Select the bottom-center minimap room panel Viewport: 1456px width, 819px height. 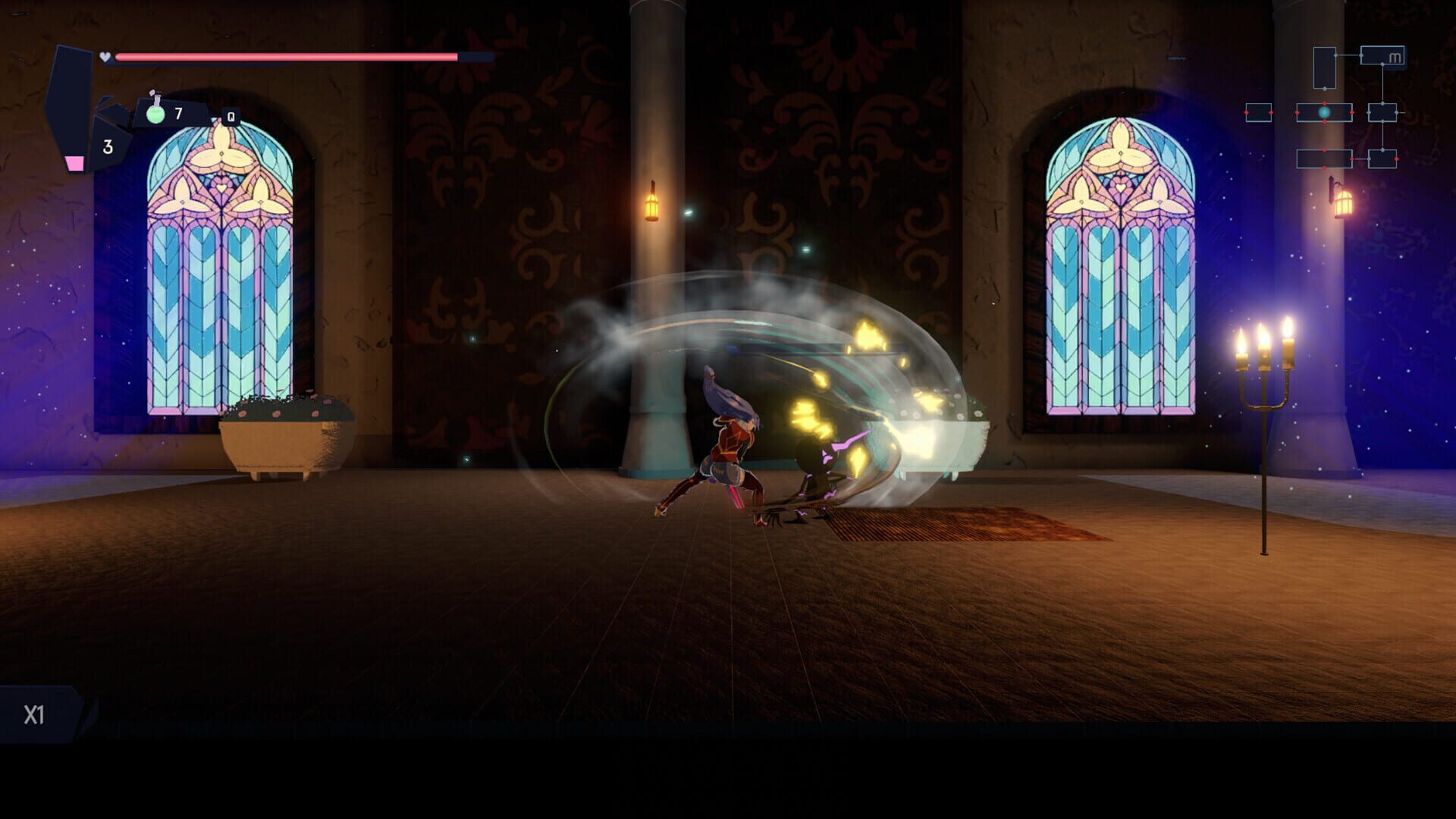(x=1325, y=158)
